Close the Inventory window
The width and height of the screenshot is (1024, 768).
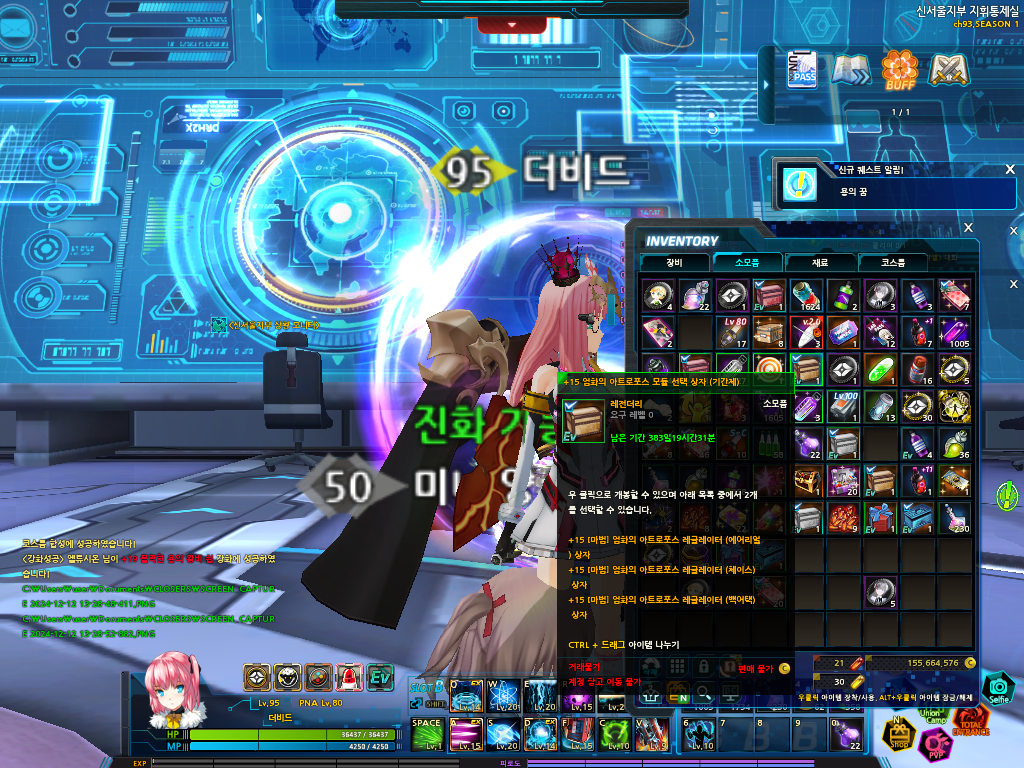pos(968,228)
